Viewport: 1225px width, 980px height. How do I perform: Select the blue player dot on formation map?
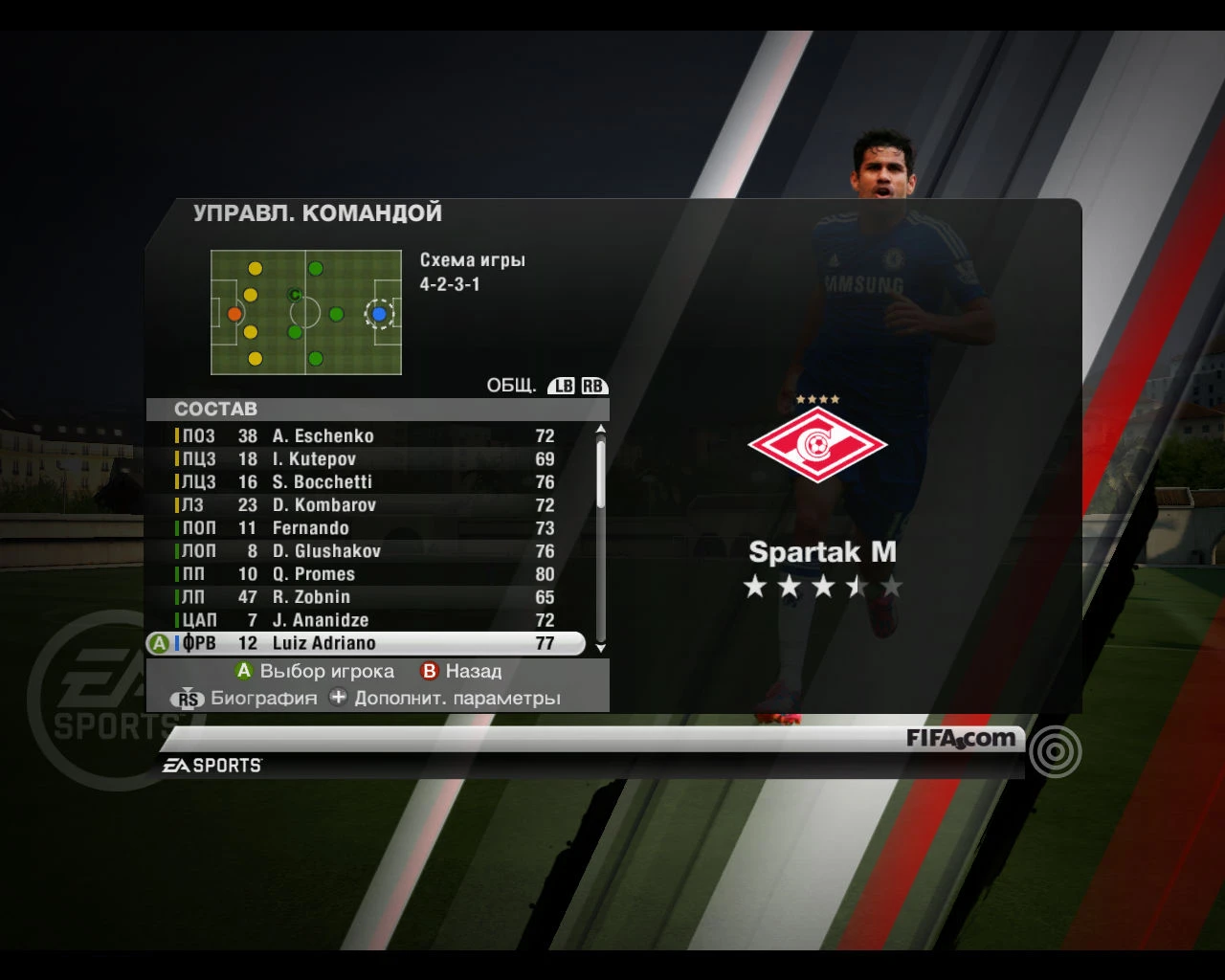[381, 313]
